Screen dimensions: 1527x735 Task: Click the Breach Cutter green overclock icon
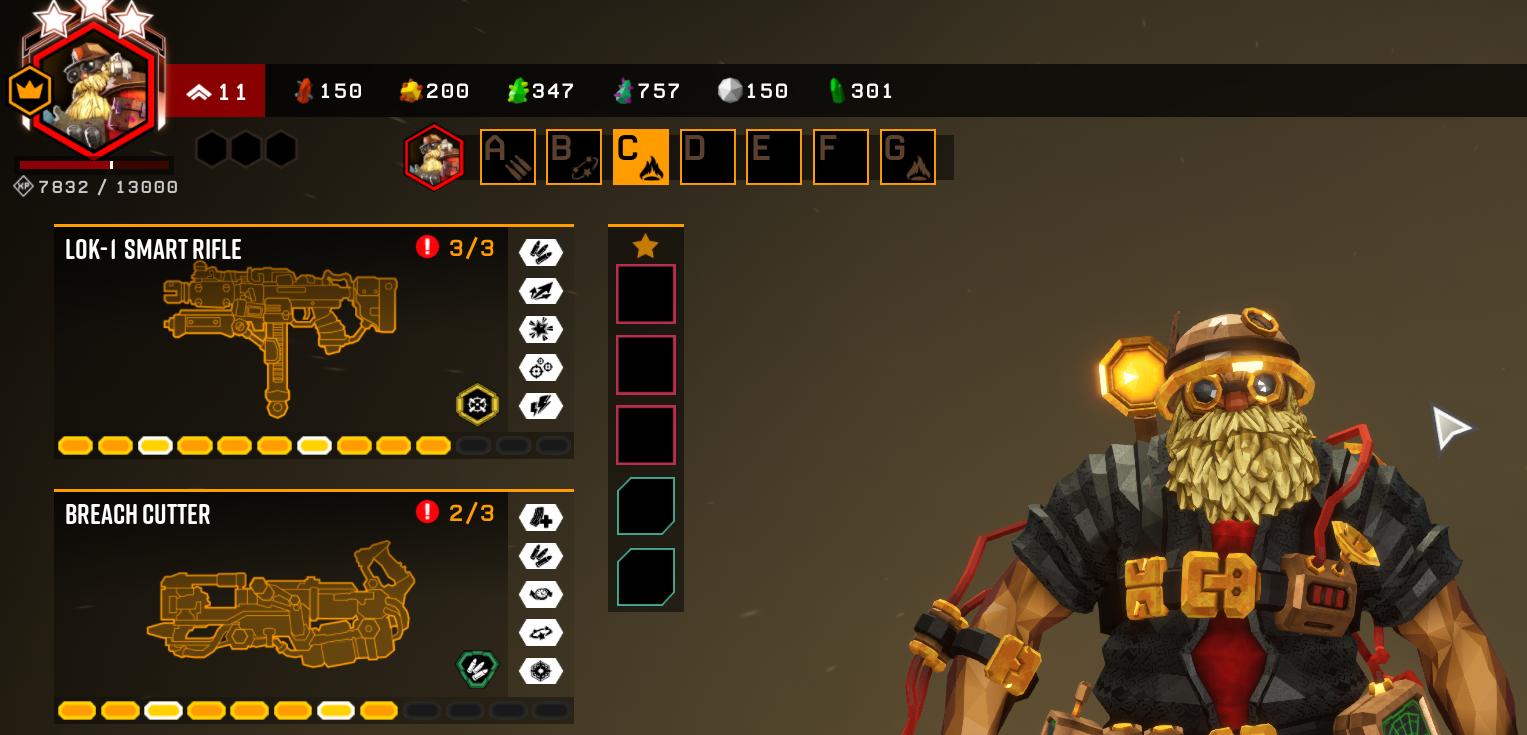(x=477, y=668)
